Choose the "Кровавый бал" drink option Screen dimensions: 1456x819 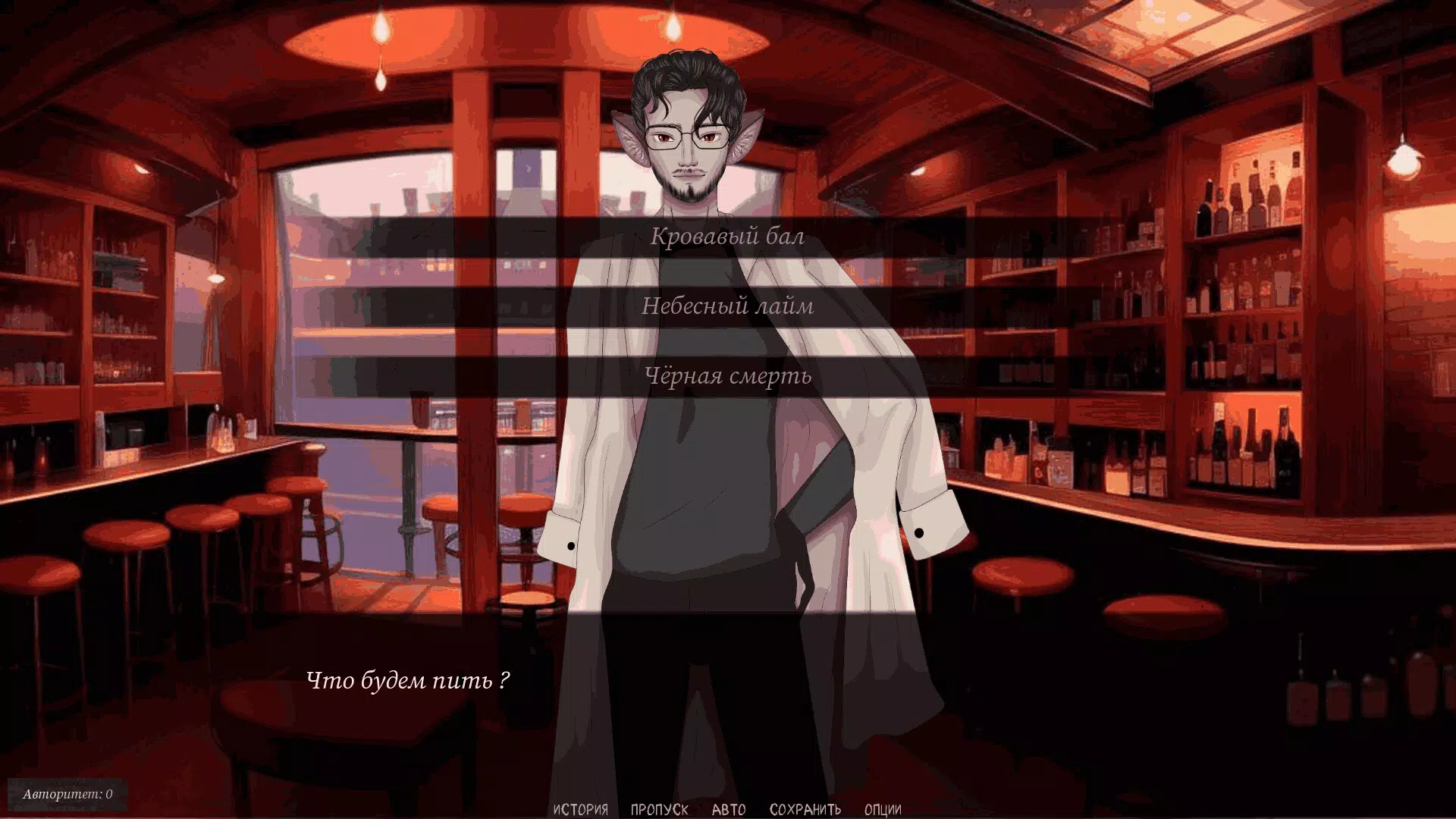727,237
